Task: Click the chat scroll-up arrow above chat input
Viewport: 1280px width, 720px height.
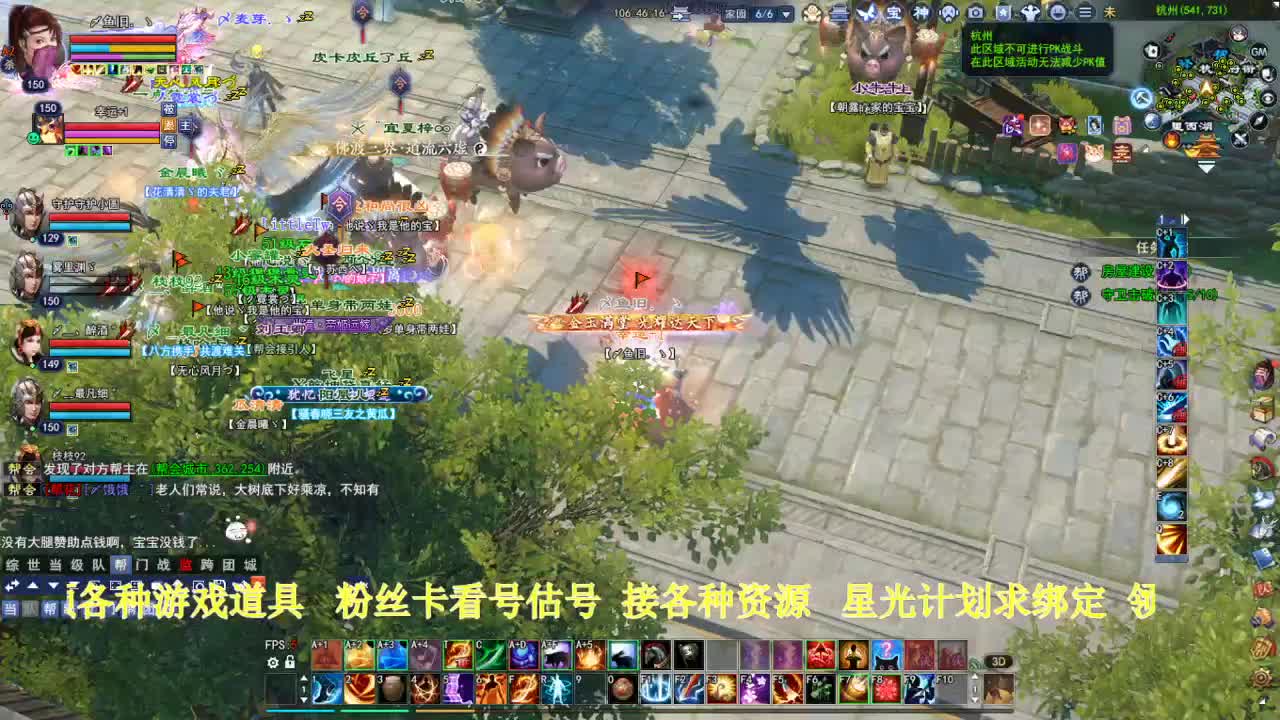Action: pyautogui.click(x=34, y=585)
